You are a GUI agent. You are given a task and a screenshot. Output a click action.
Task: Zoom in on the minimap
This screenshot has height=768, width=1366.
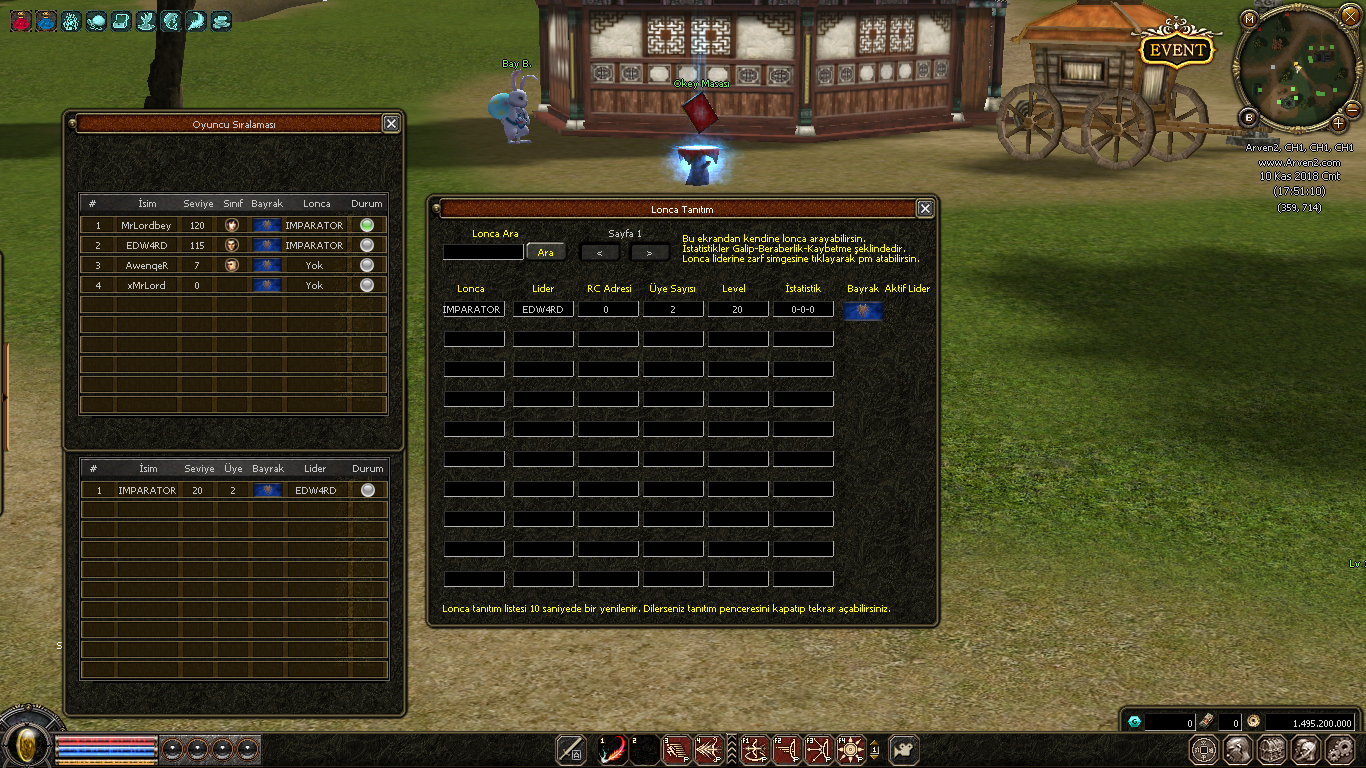(x=1339, y=123)
